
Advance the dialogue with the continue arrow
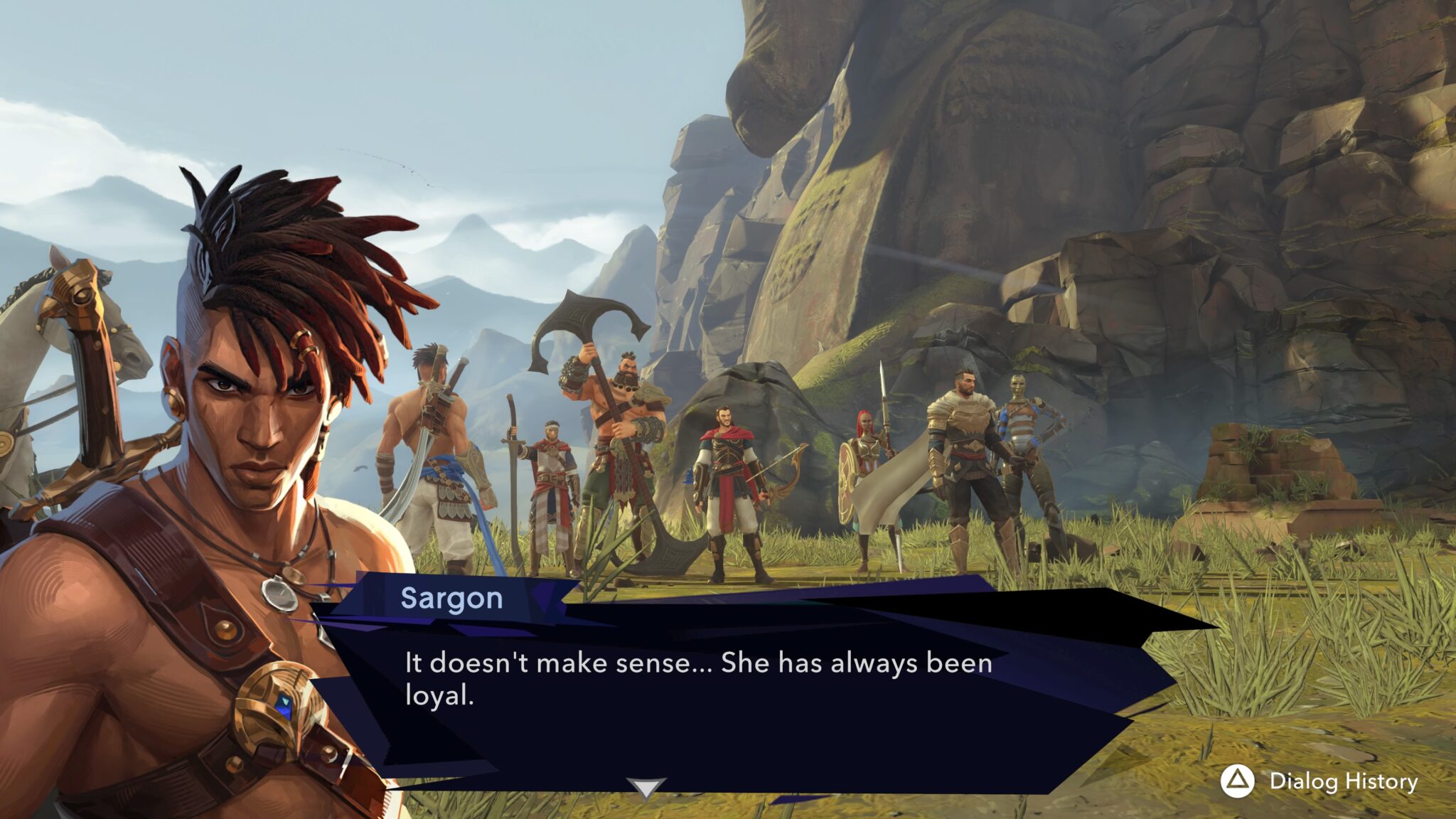click(646, 787)
